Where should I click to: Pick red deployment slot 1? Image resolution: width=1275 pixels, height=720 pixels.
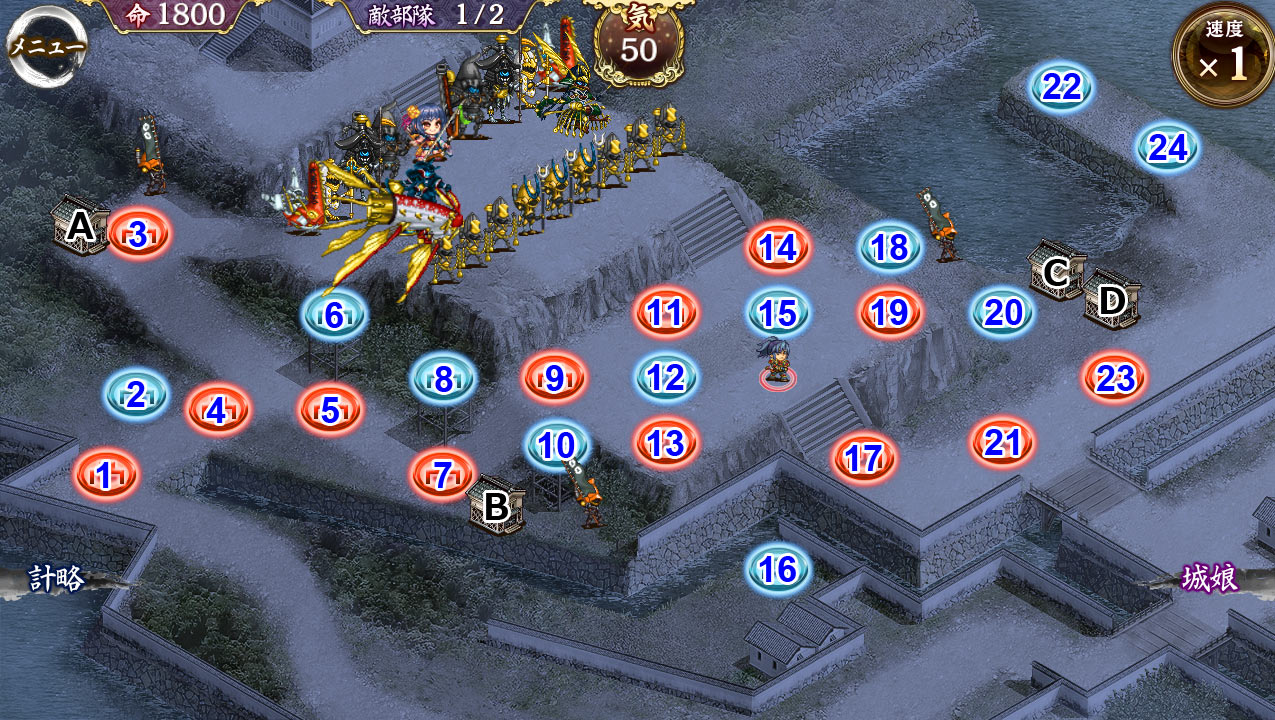coord(105,475)
